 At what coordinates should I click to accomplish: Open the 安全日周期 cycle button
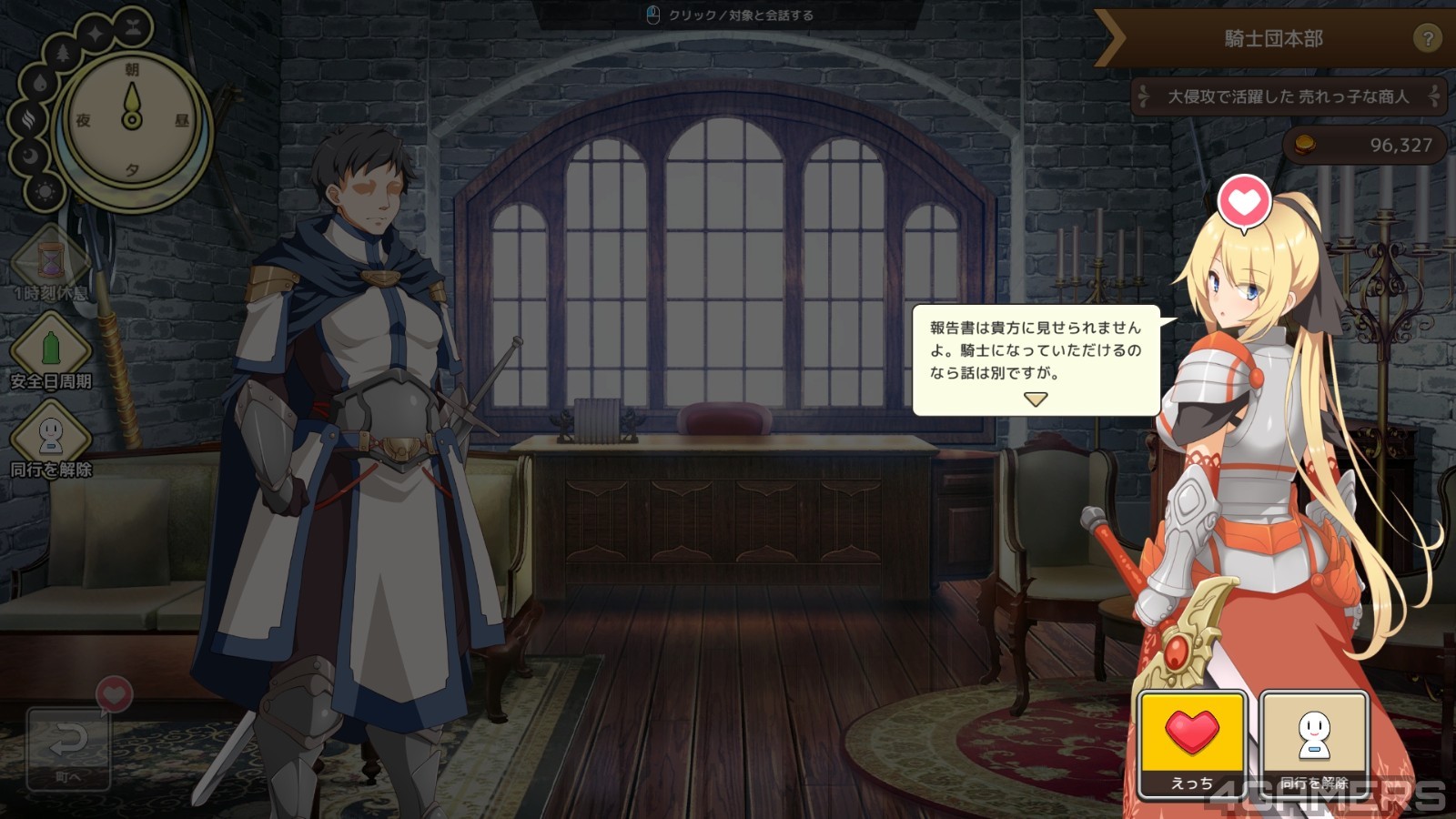click(x=50, y=350)
